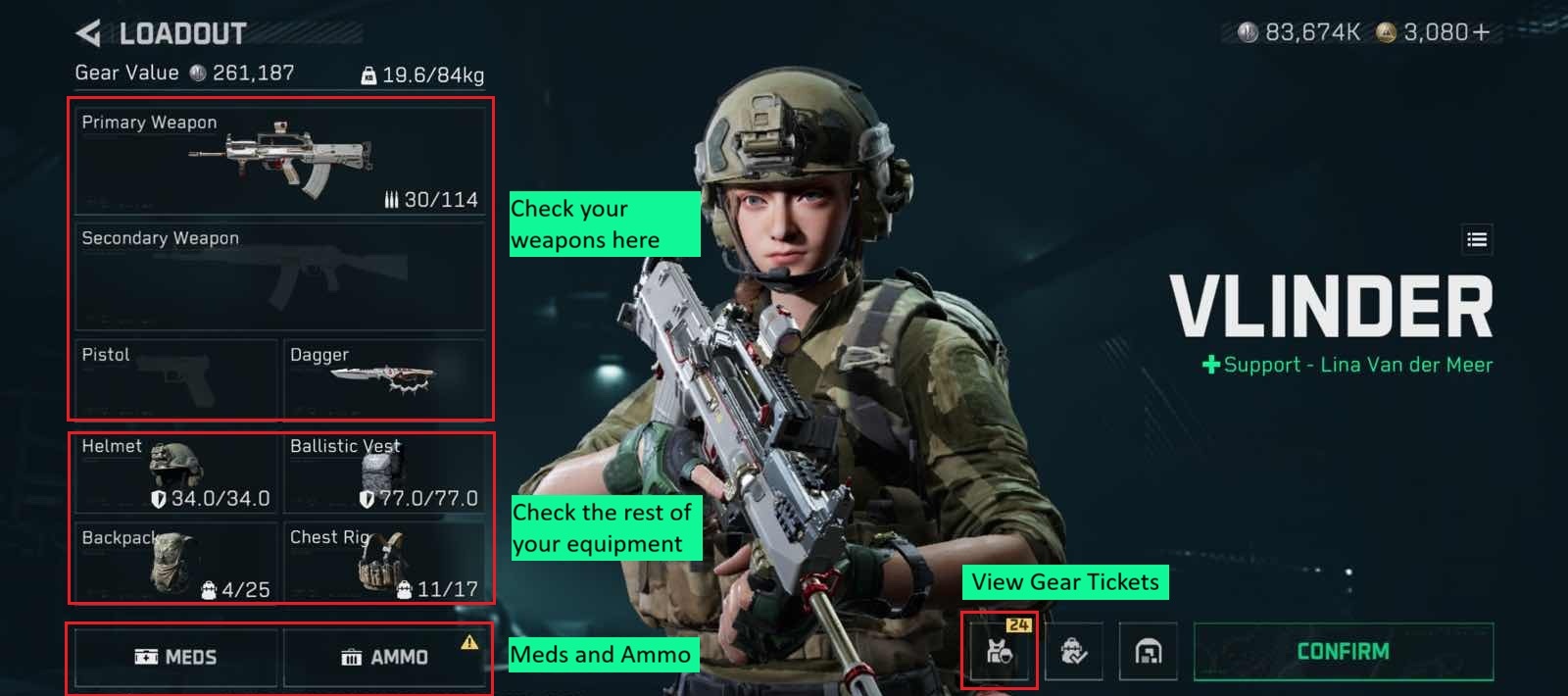Image resolution: width=1568 pixels, height=696 pixels.
Task: Open the list menu above VLINDER
Action: [x=1477, y=239]
